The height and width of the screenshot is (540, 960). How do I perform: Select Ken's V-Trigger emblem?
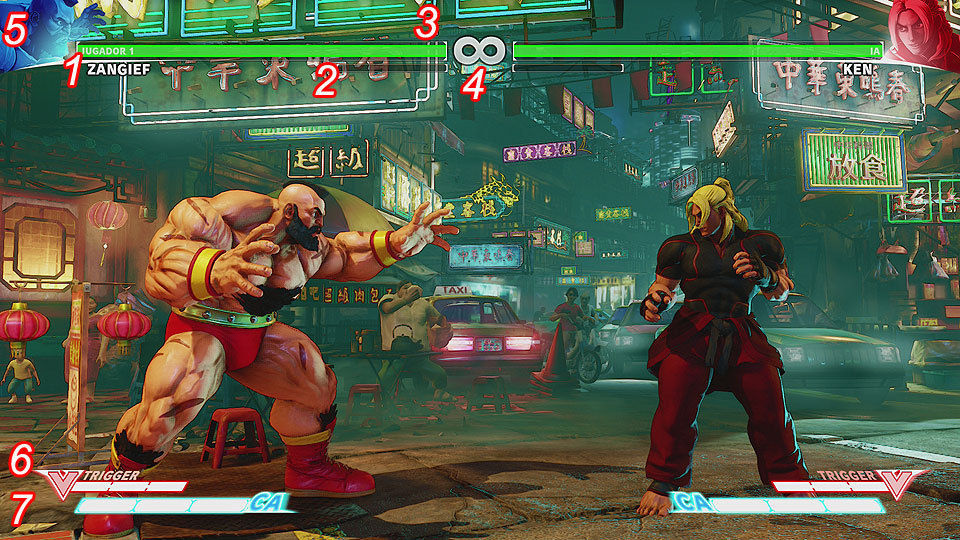tap(899, 484)
